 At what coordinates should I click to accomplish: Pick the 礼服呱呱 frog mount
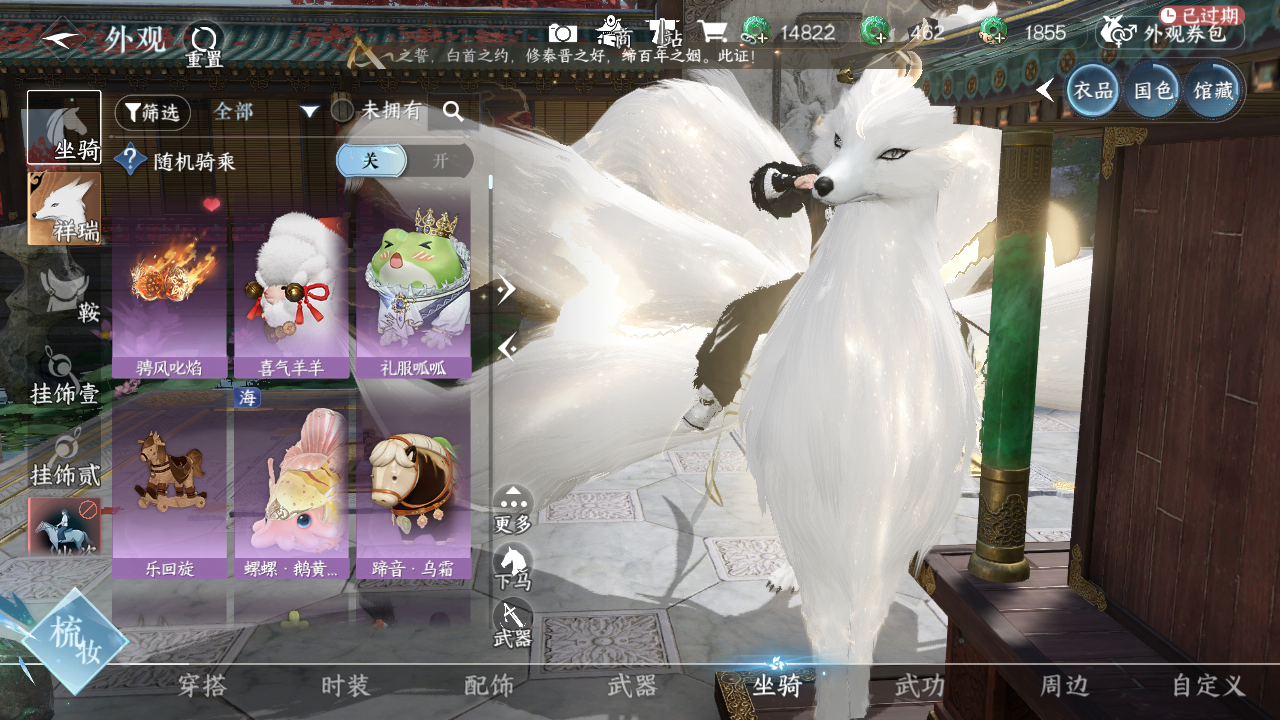coord(412,290)
